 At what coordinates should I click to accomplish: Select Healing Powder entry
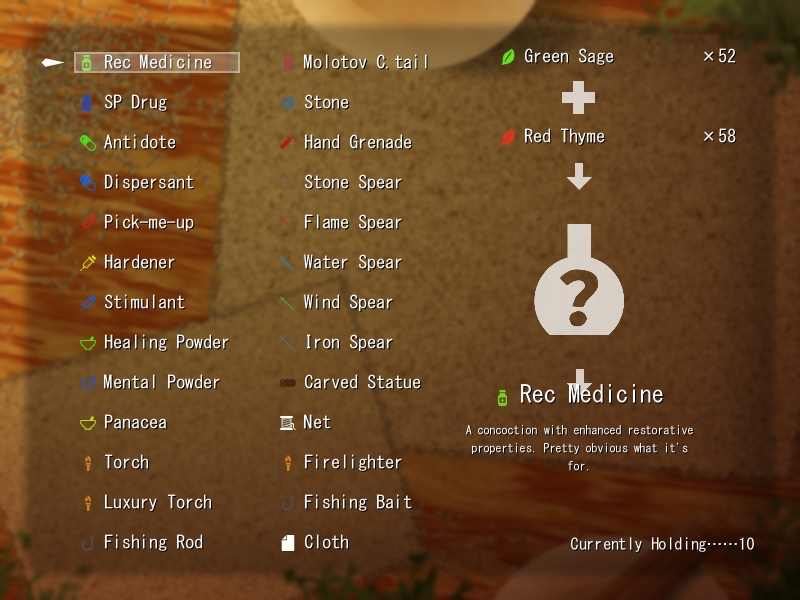coord(166,342)
